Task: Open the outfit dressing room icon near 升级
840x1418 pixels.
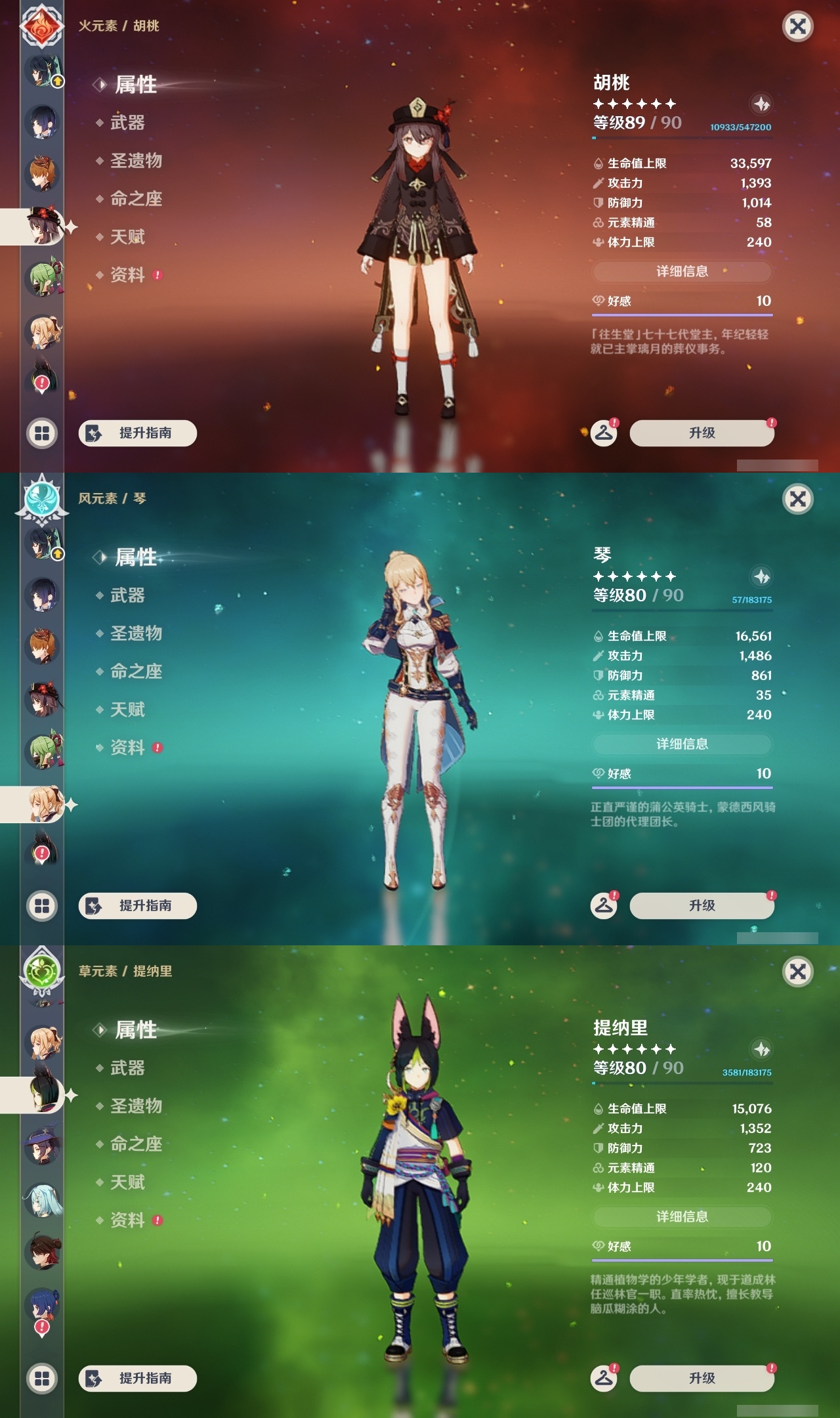Action: (x=605, y=433)
